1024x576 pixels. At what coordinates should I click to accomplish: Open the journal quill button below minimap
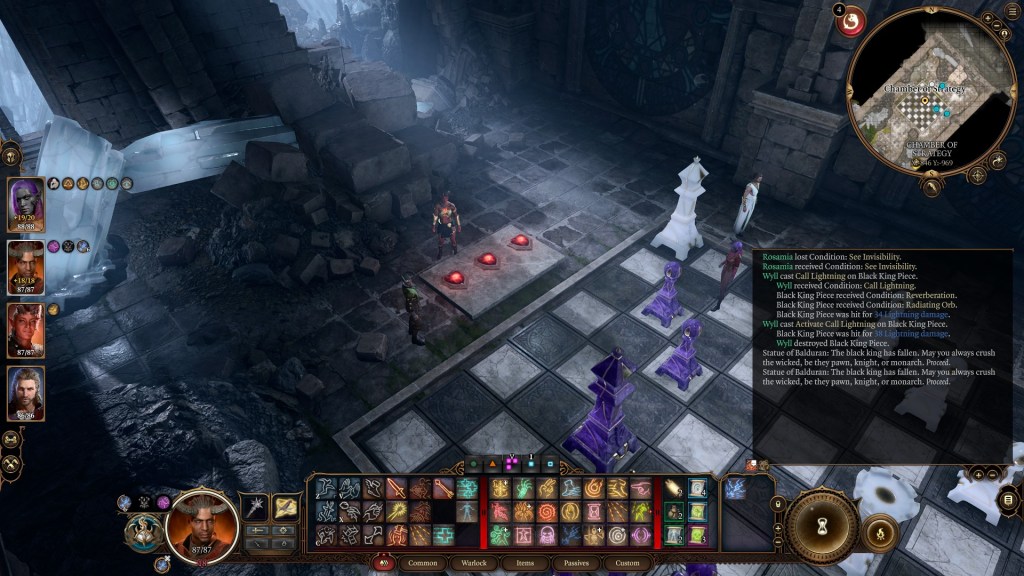[x=932, y=185]
